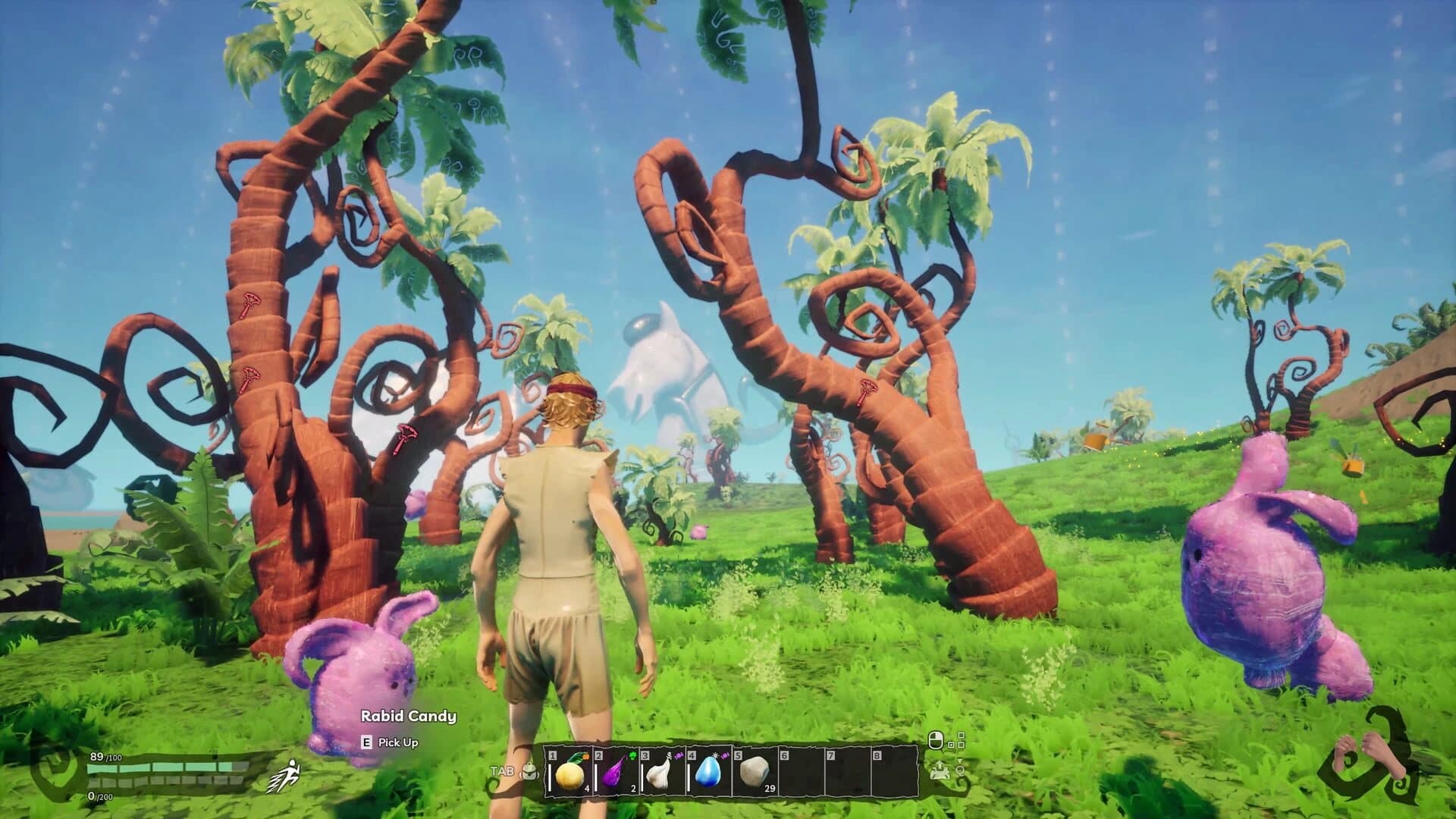This screenshot has width=1456, height=819.
Task: Select the purple onion in hotbar slot 2
Action: 615,772
